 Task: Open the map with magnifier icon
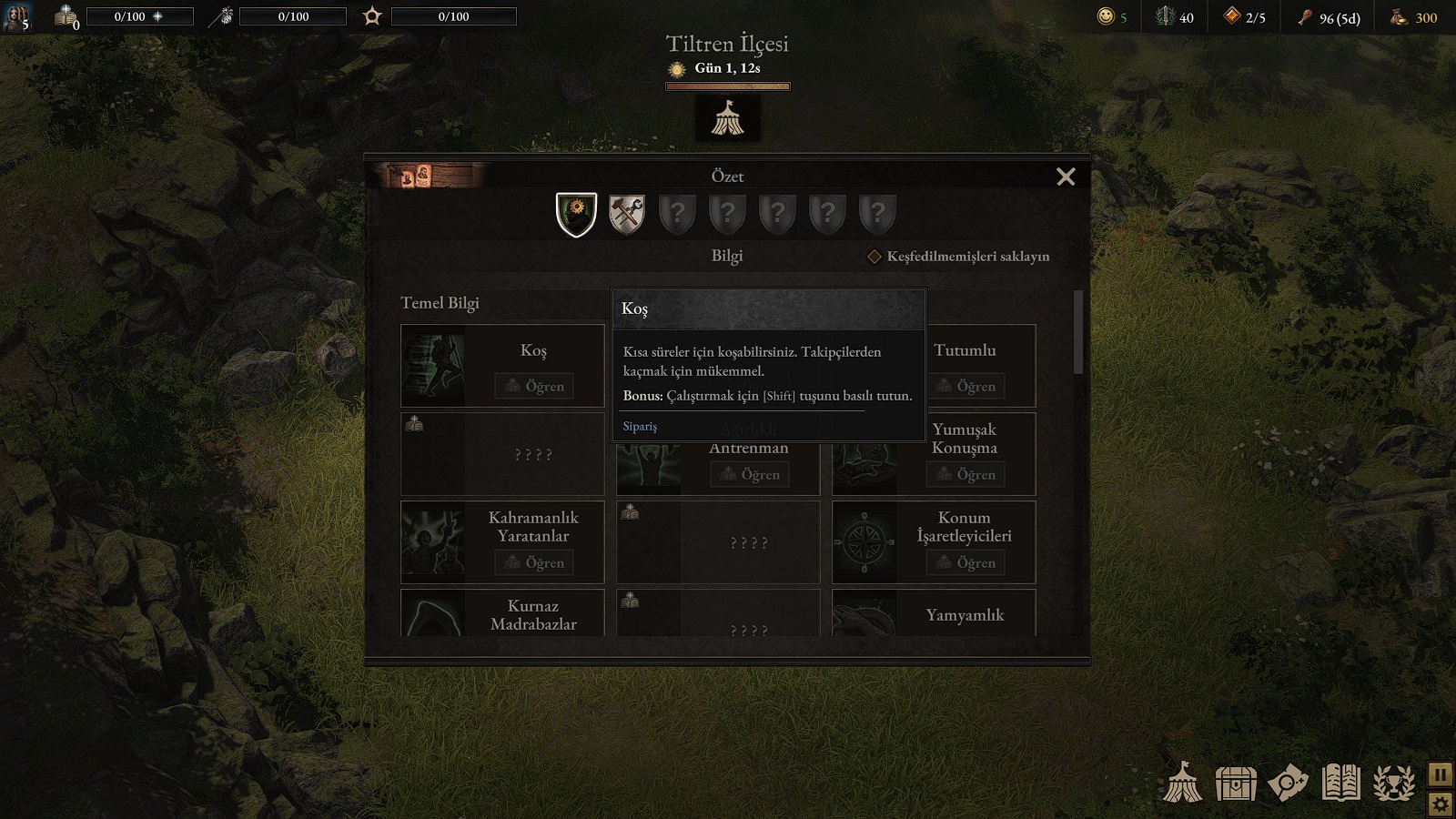pyautogui.click(x=1289, y=783)
